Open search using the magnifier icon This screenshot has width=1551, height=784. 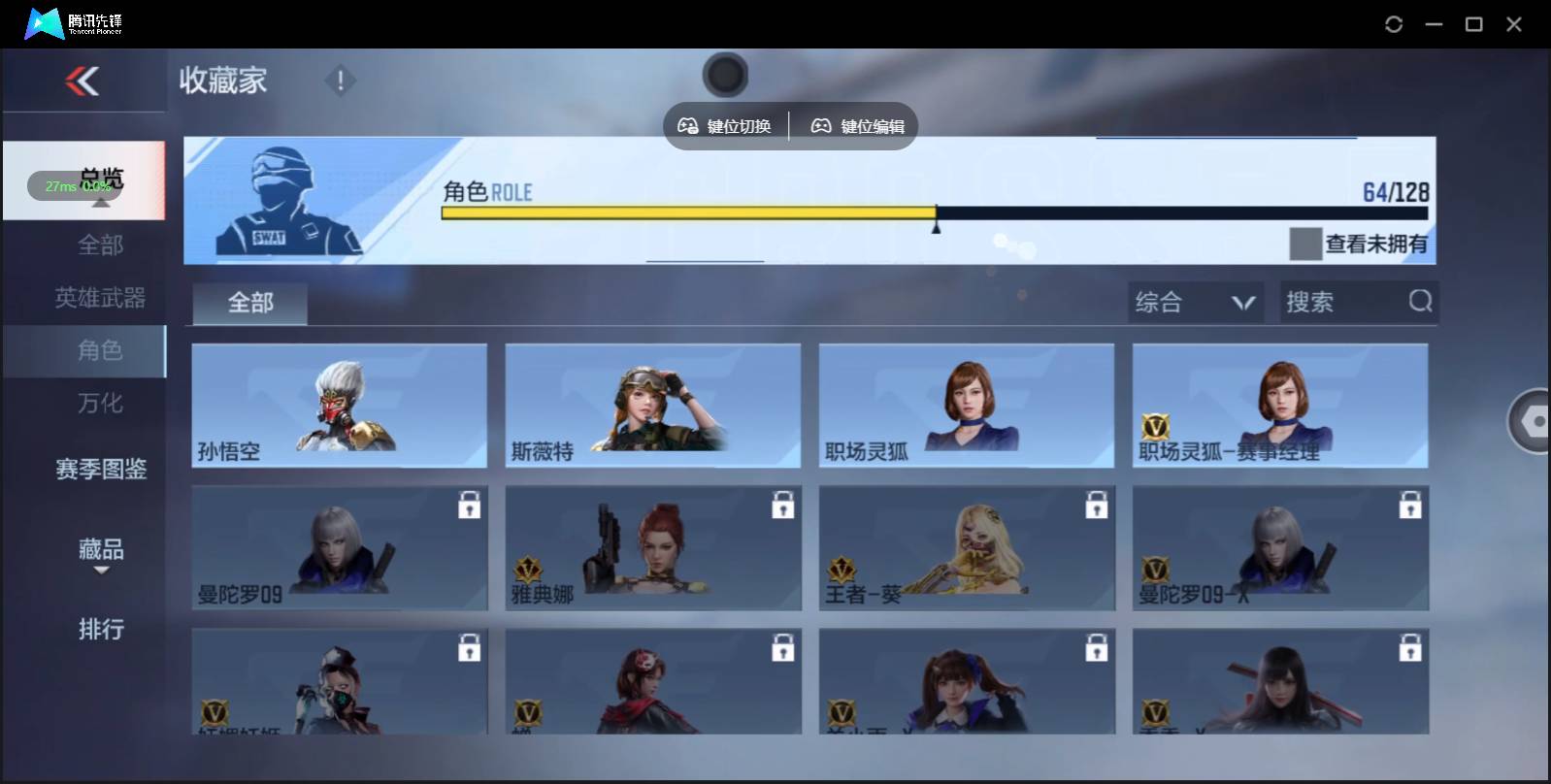click(1421, 302)
